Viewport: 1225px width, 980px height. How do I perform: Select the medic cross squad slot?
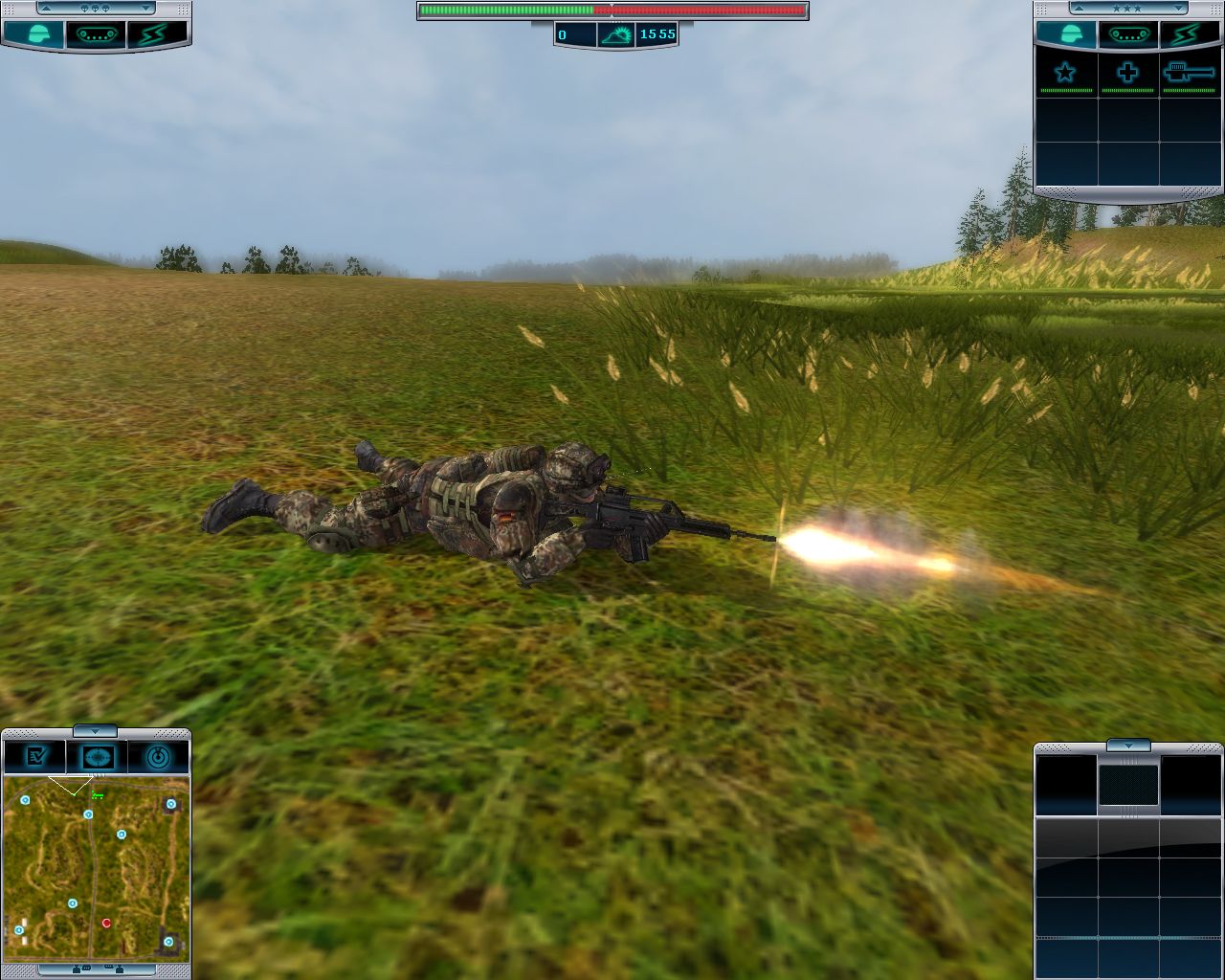tap(1127, 75)
